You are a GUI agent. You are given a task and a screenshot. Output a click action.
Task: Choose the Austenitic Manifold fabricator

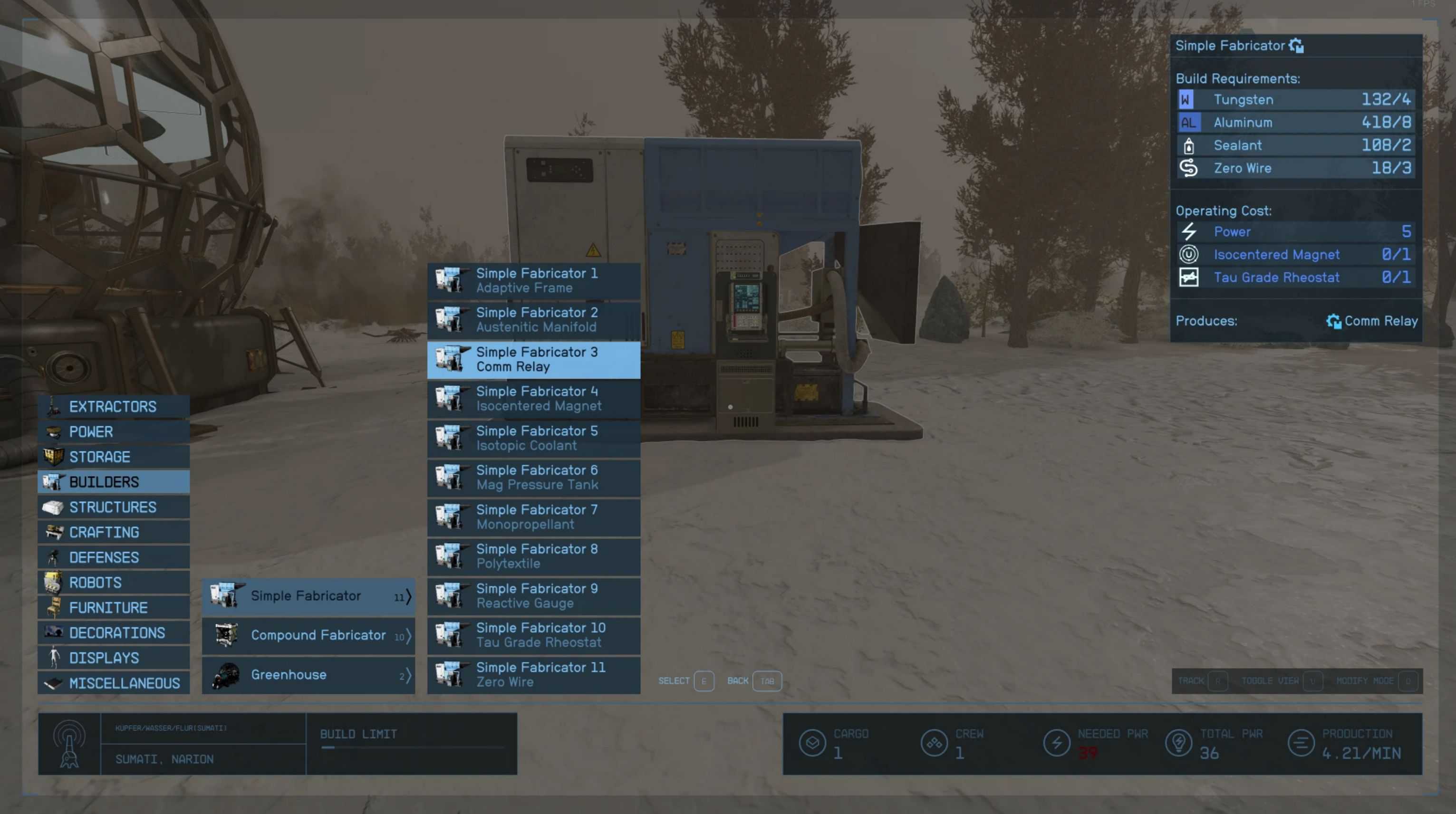(533, 320)
